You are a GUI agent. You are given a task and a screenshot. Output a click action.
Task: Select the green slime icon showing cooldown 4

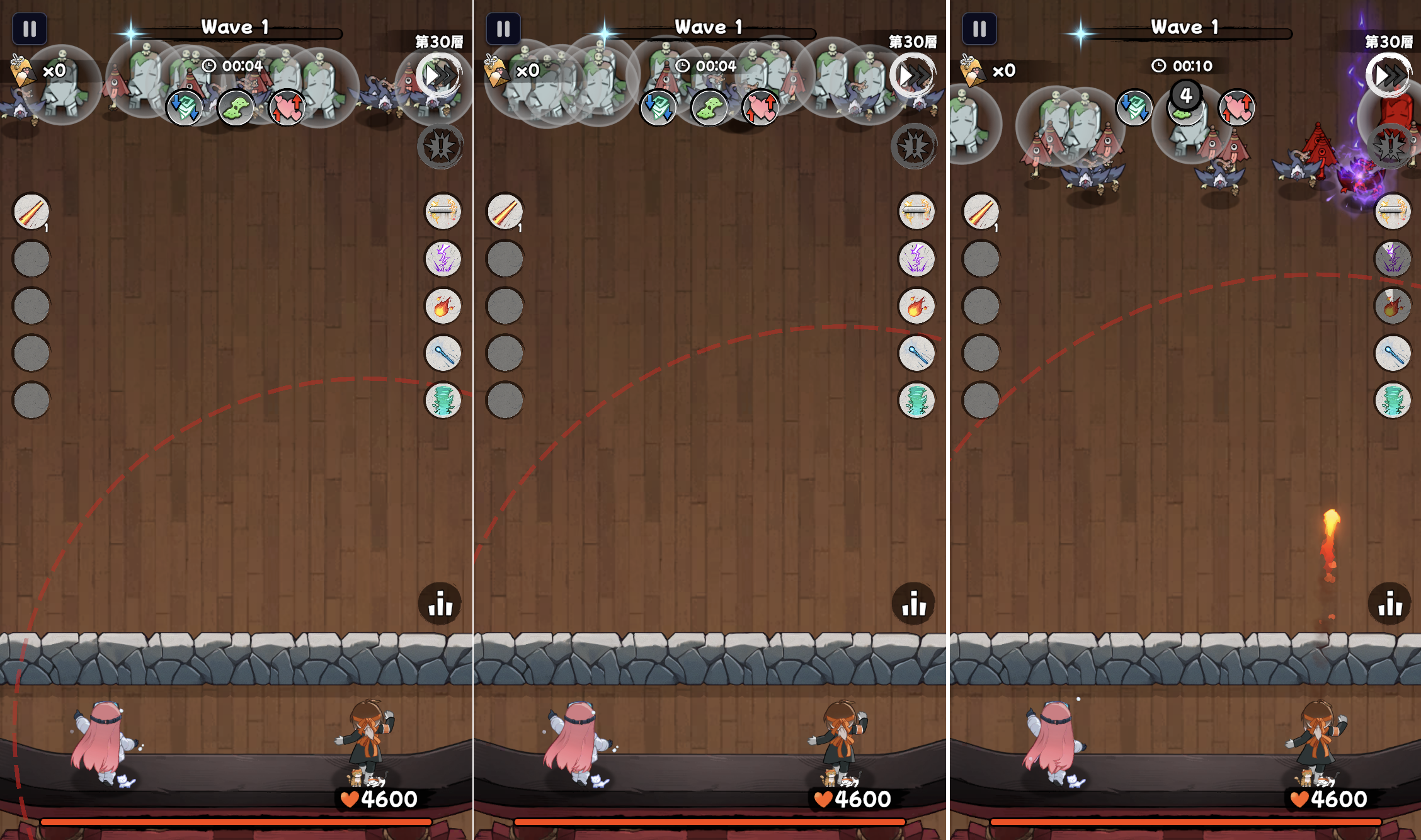click(x=1185, y=107)
